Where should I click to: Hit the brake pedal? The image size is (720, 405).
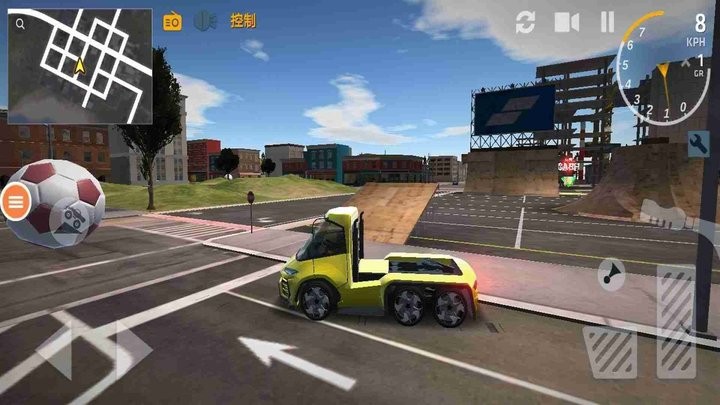point(610,352)
